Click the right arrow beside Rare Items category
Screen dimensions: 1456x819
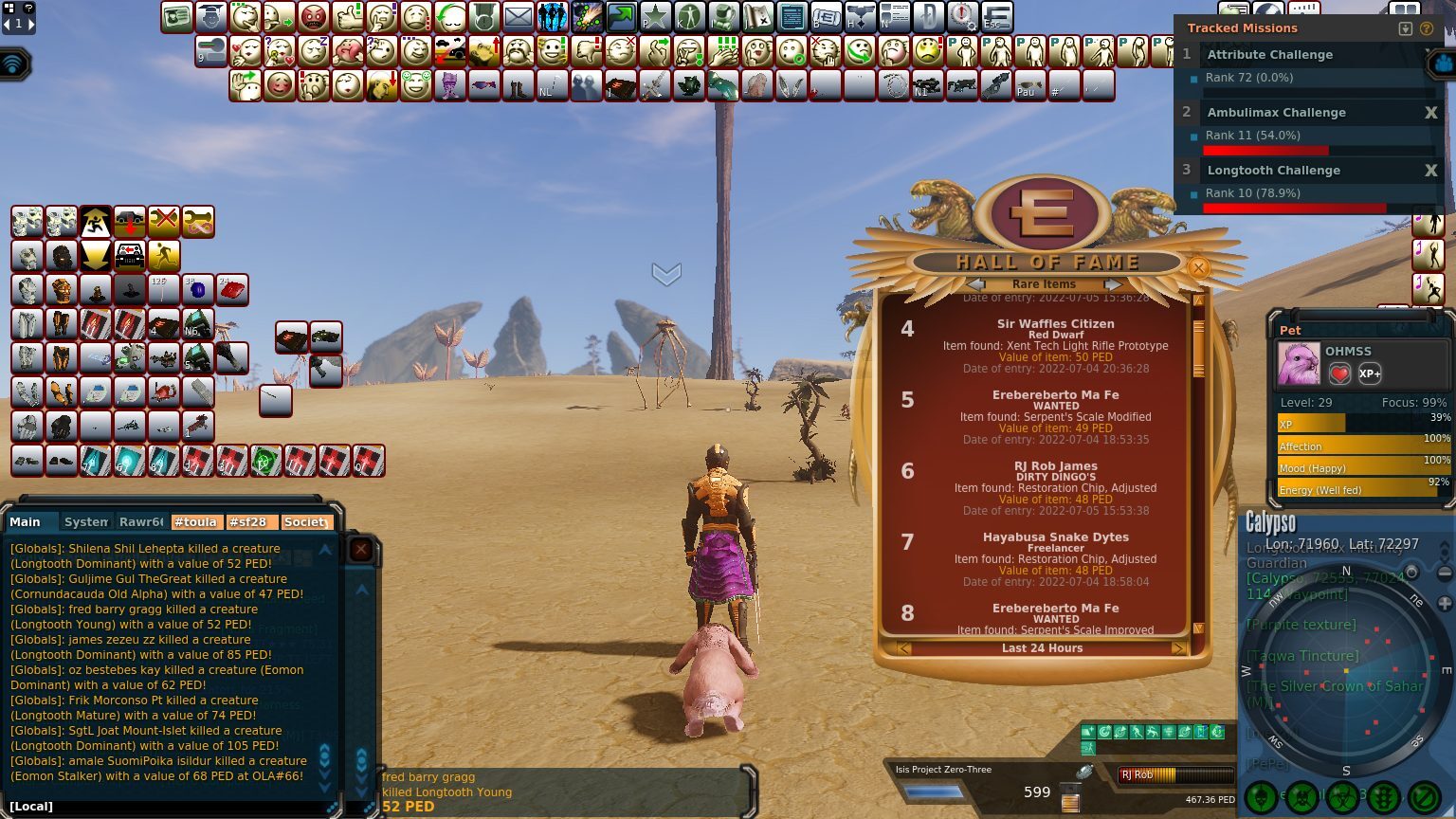click(1113, 284)
